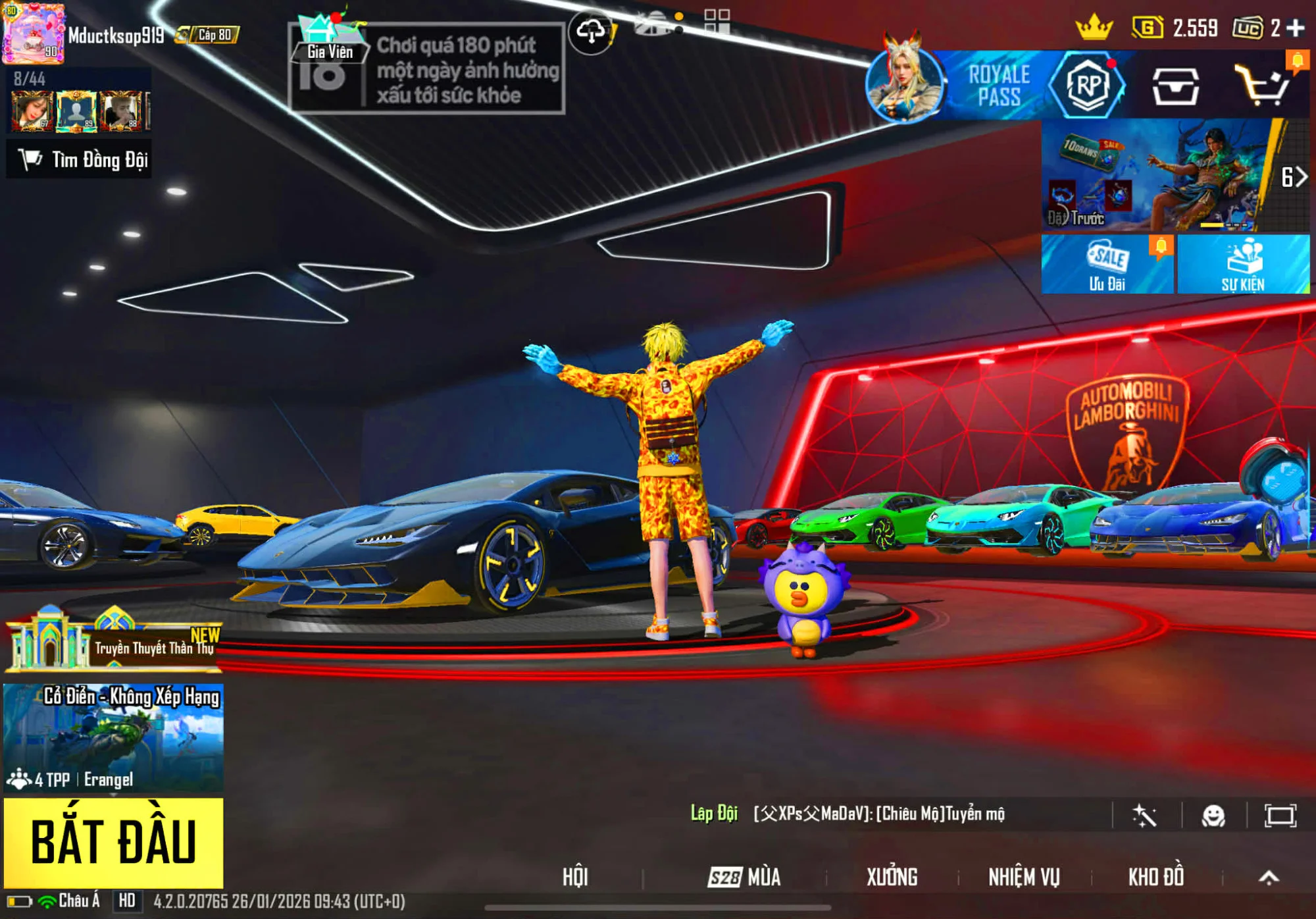The image size is (1316, 919).
Task: Open the Royale Pass banner
Action: tap(998, 86)
